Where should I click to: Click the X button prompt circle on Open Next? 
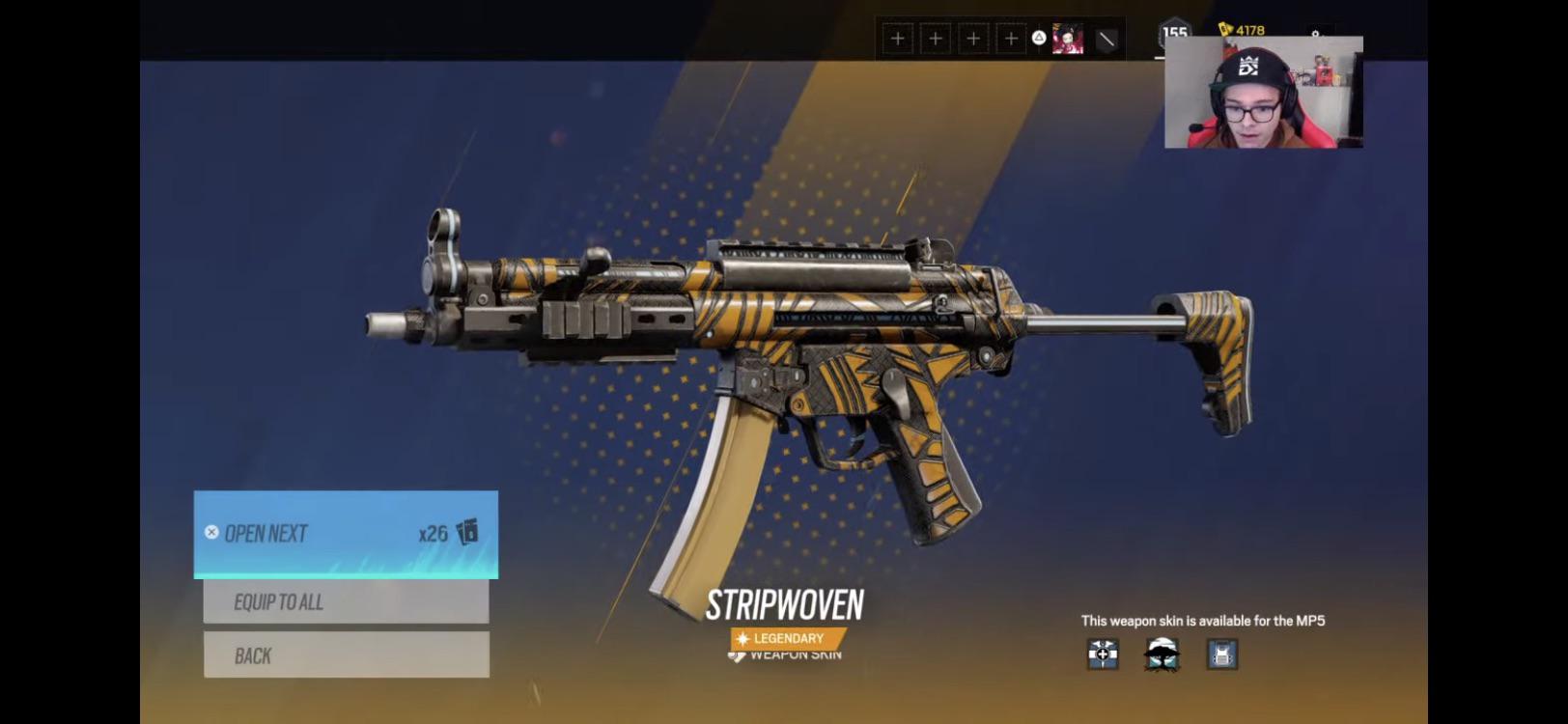point(211,530)
